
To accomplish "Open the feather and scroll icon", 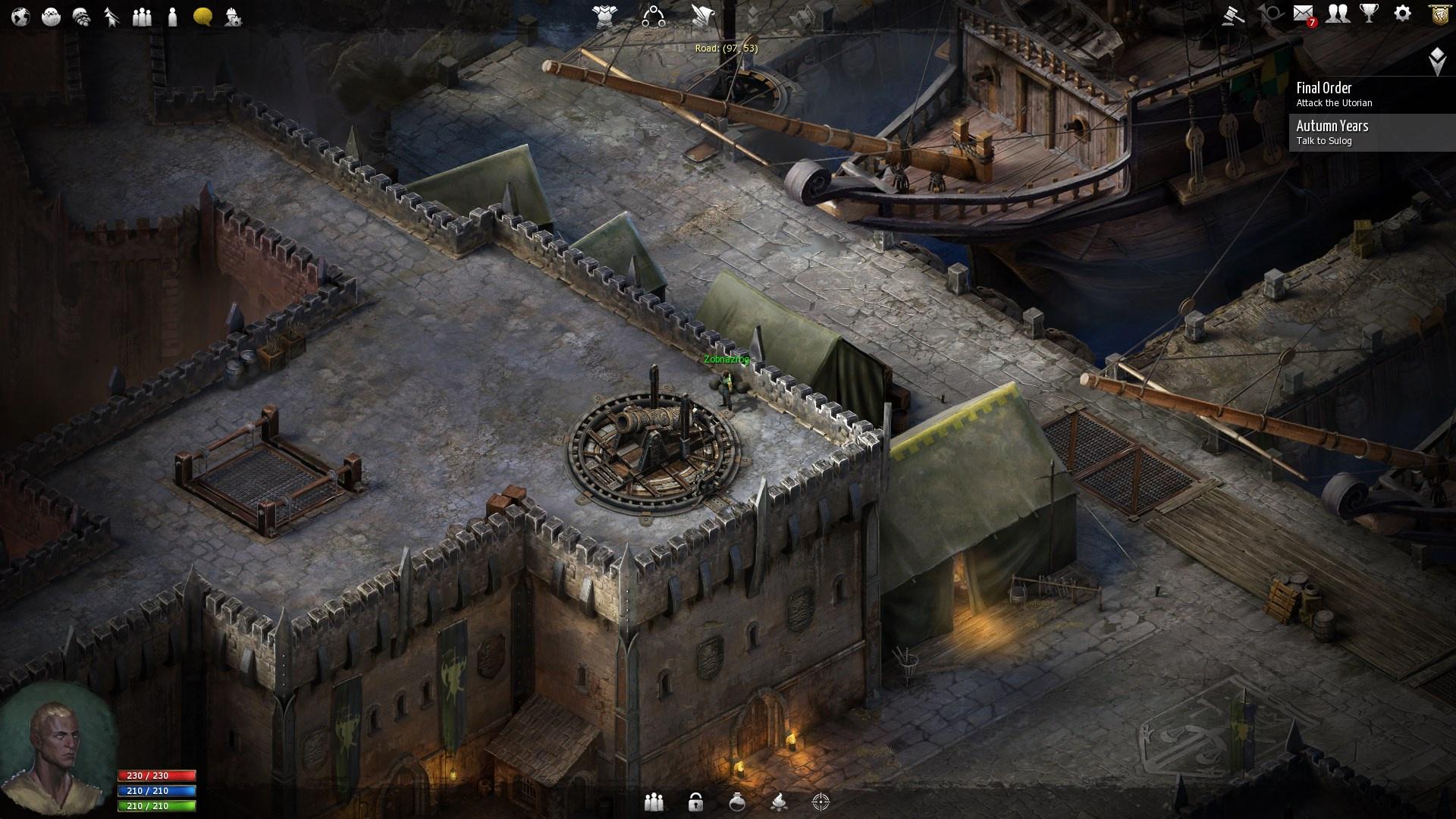I will coord(701,16).
